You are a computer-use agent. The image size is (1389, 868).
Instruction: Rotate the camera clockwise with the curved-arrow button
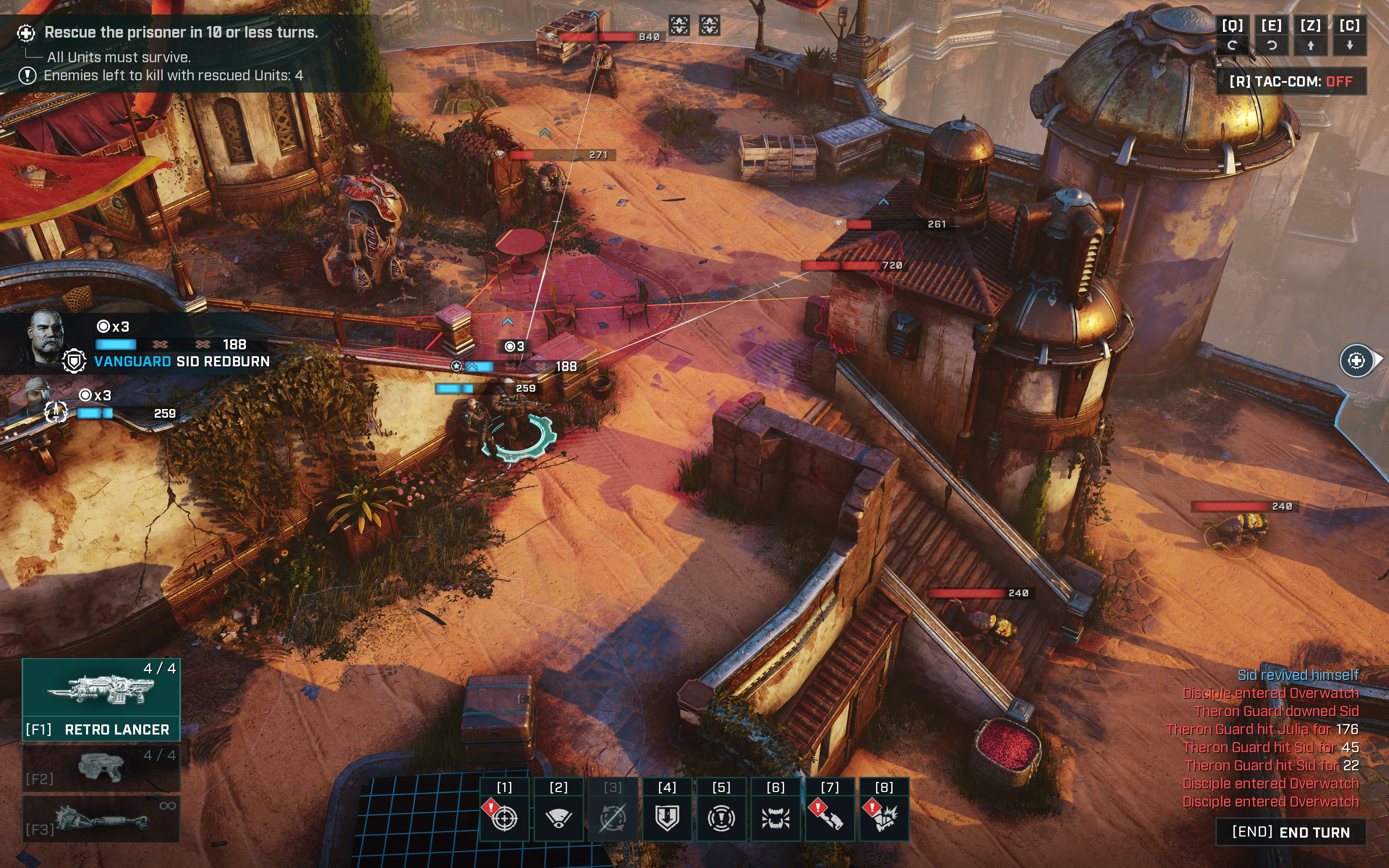pyautogui.click(x=1232, y=45)
